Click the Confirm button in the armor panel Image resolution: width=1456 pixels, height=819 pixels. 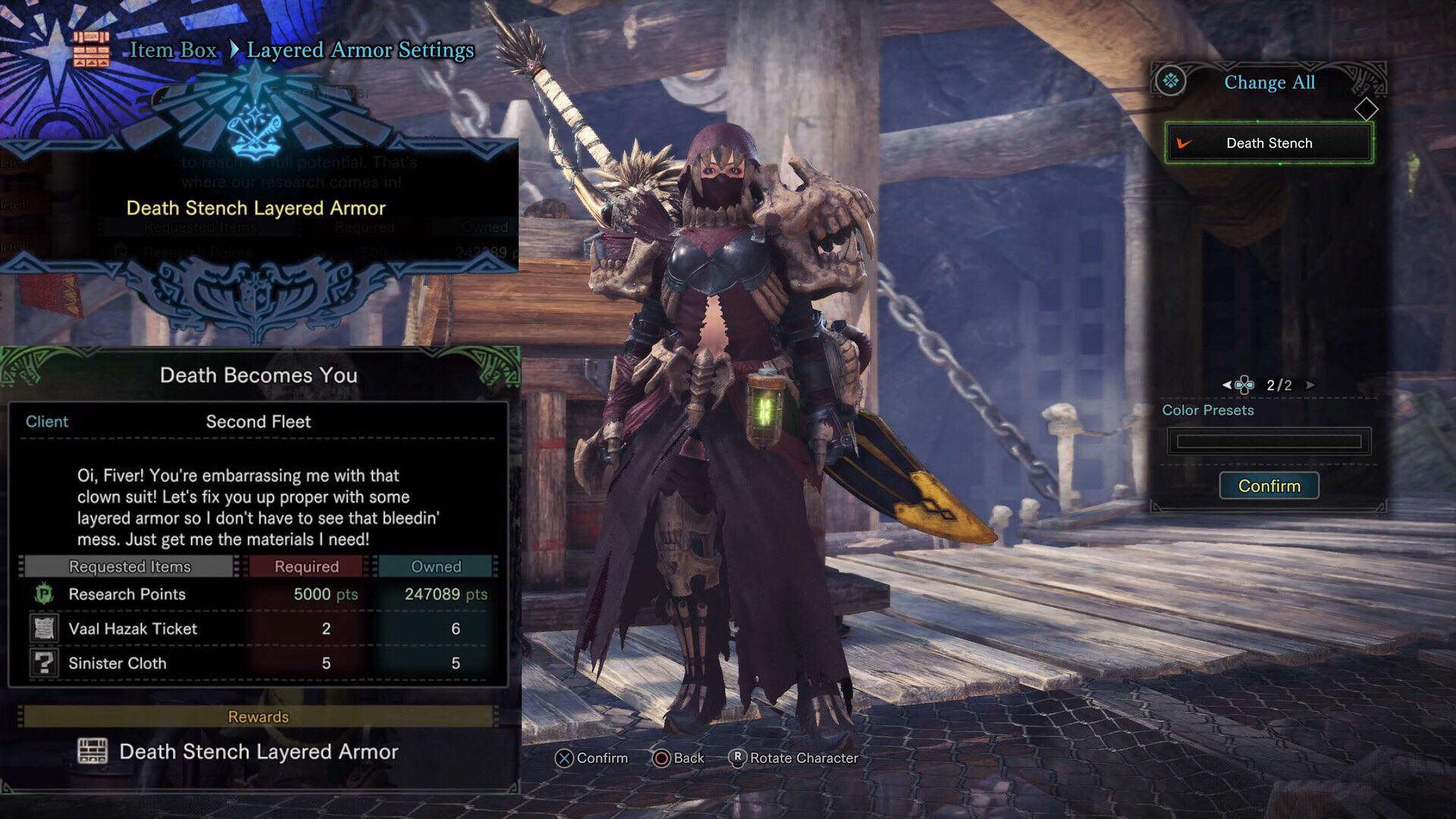coord(1269,486)
